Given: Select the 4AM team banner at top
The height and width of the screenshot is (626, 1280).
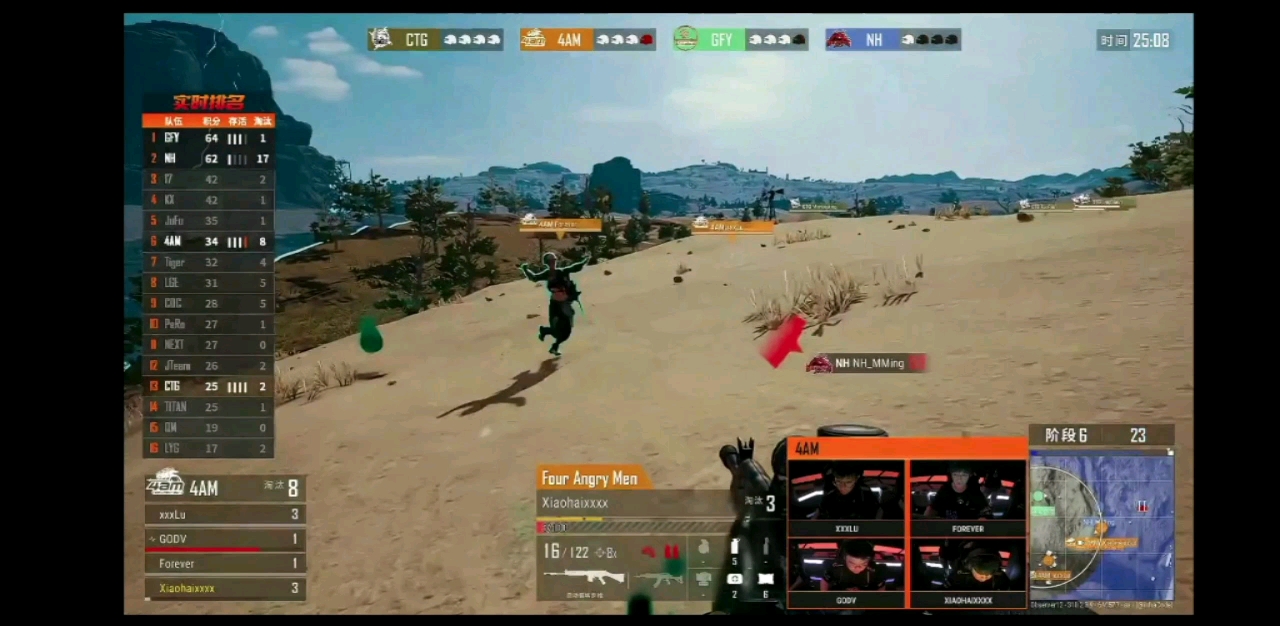Looking at the screenshot, I should [x=587, y=40].
